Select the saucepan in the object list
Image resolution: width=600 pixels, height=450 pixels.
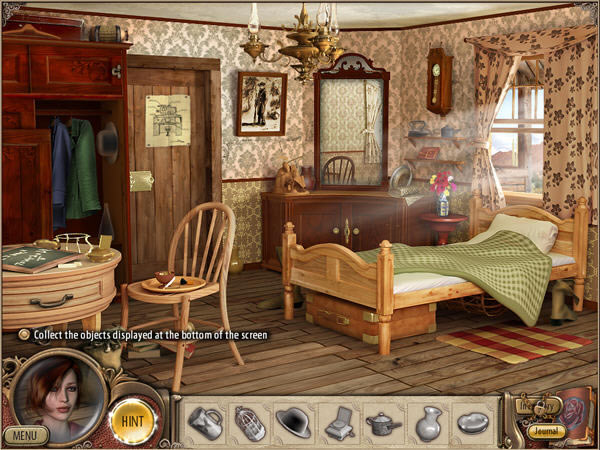tap(384, 422)
